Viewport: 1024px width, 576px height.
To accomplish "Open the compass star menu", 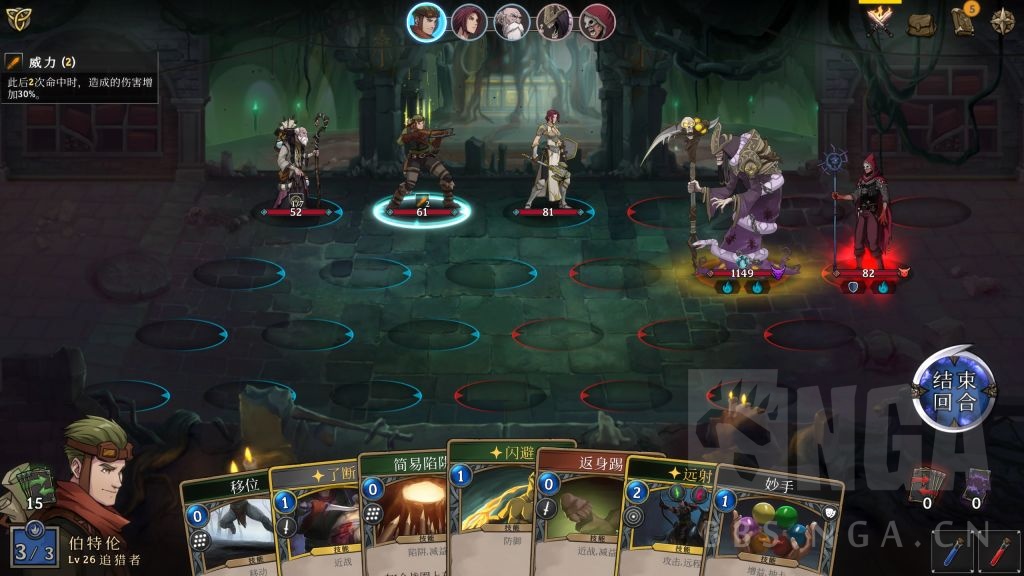I will point(1002,21).
